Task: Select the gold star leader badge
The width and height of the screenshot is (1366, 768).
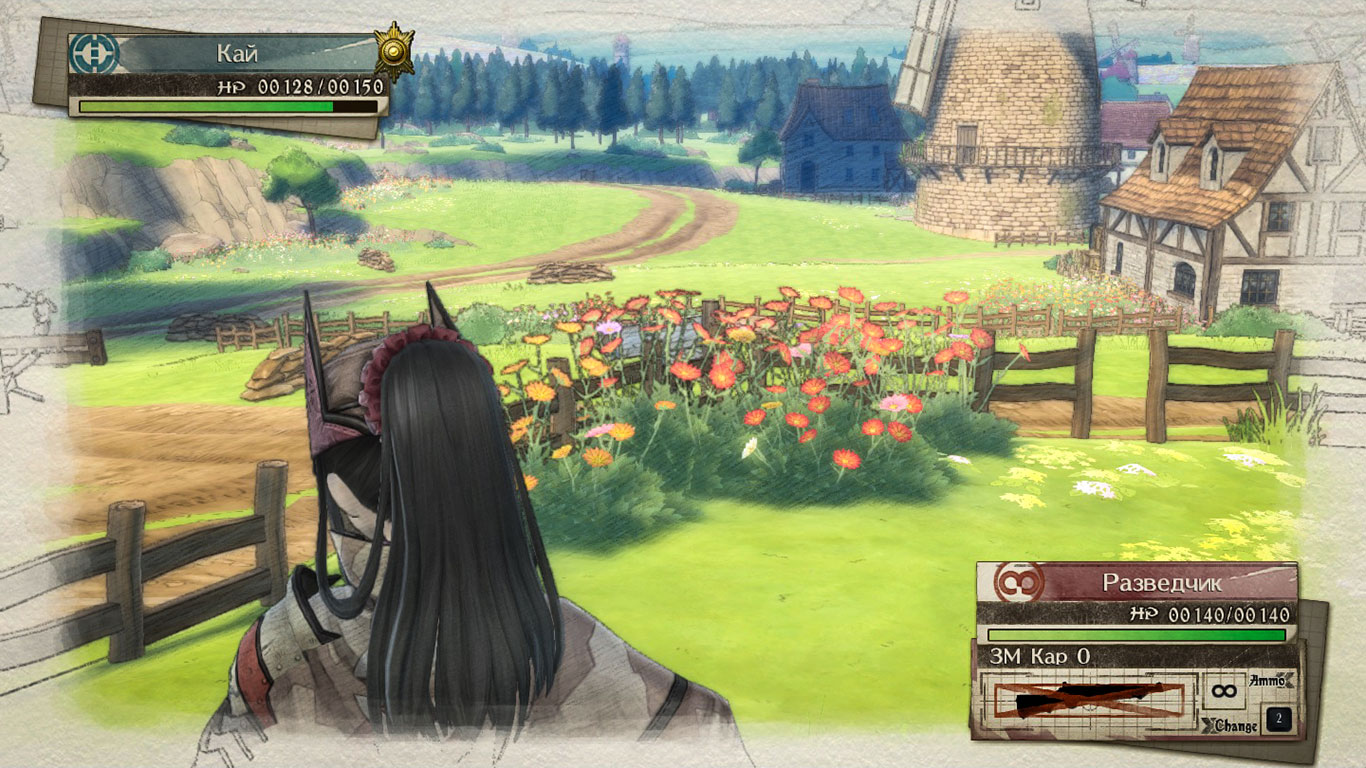Action: pos(393,50)
